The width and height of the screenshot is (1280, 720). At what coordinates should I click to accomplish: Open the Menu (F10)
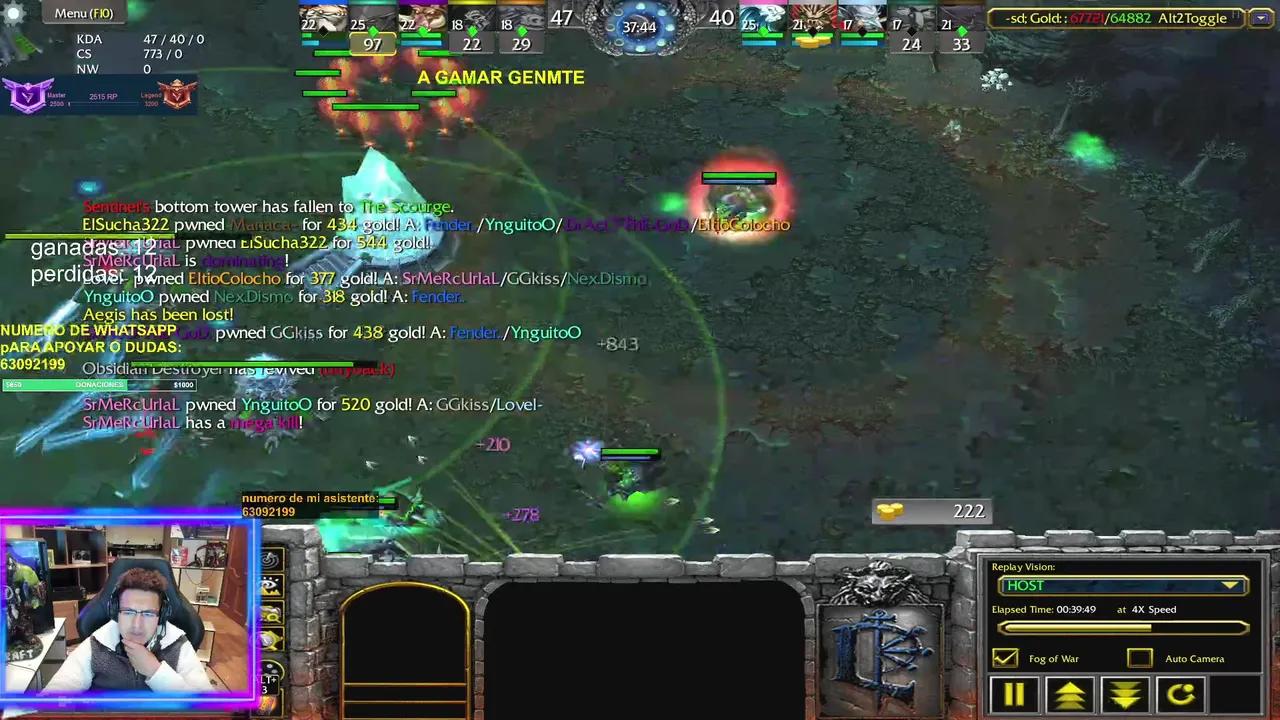pos(83,13)
